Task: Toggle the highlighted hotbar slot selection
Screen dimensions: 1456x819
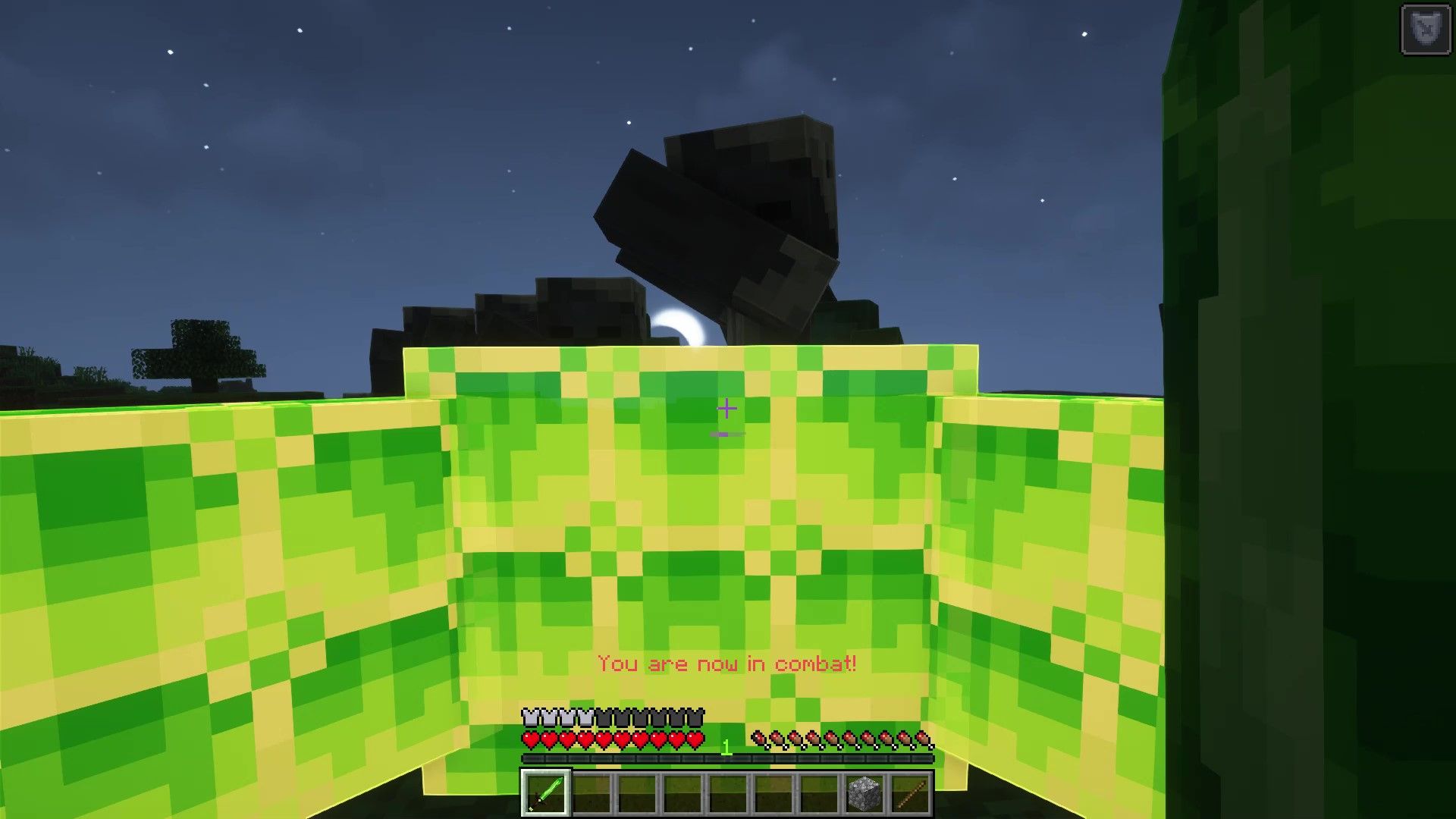Action: pyautogui.click(x=546, y=792)
